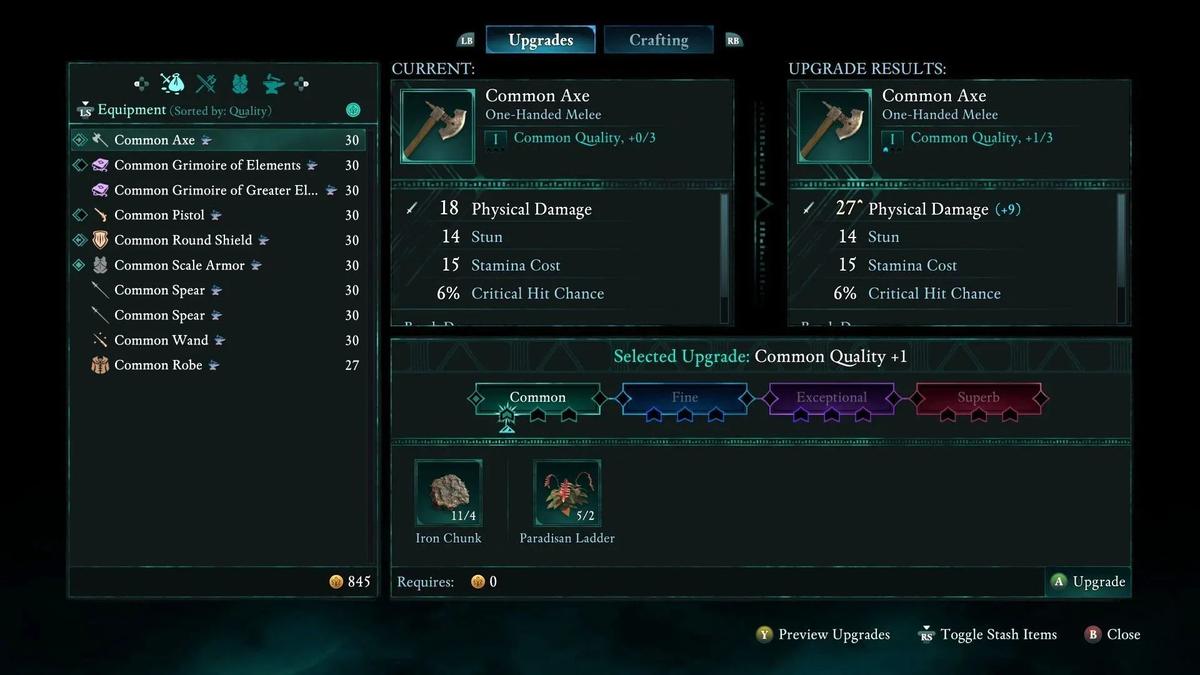Select the Common Robe row
1200x675 pixels.
pos(158,365)
